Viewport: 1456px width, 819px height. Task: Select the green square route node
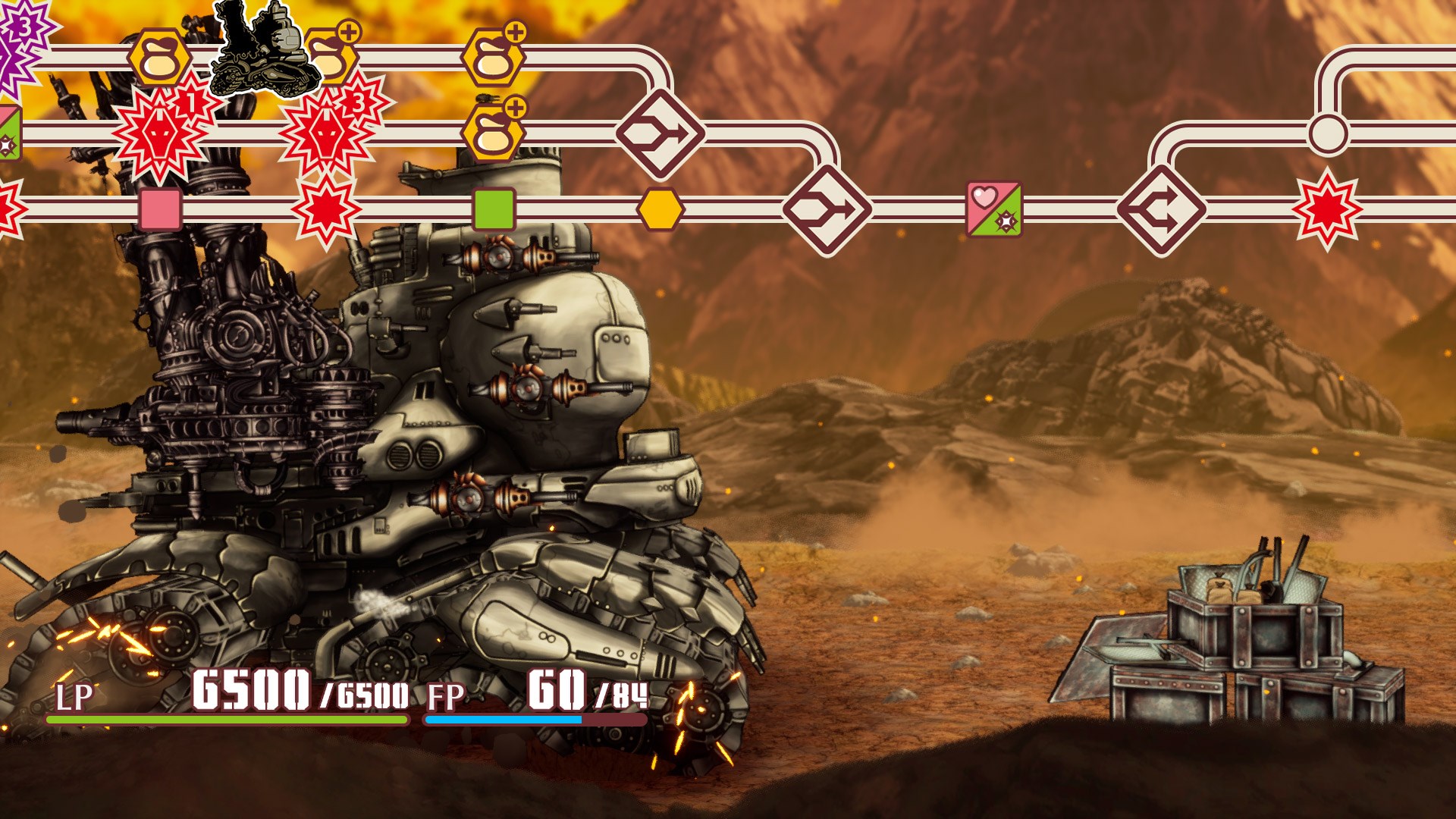494,209
